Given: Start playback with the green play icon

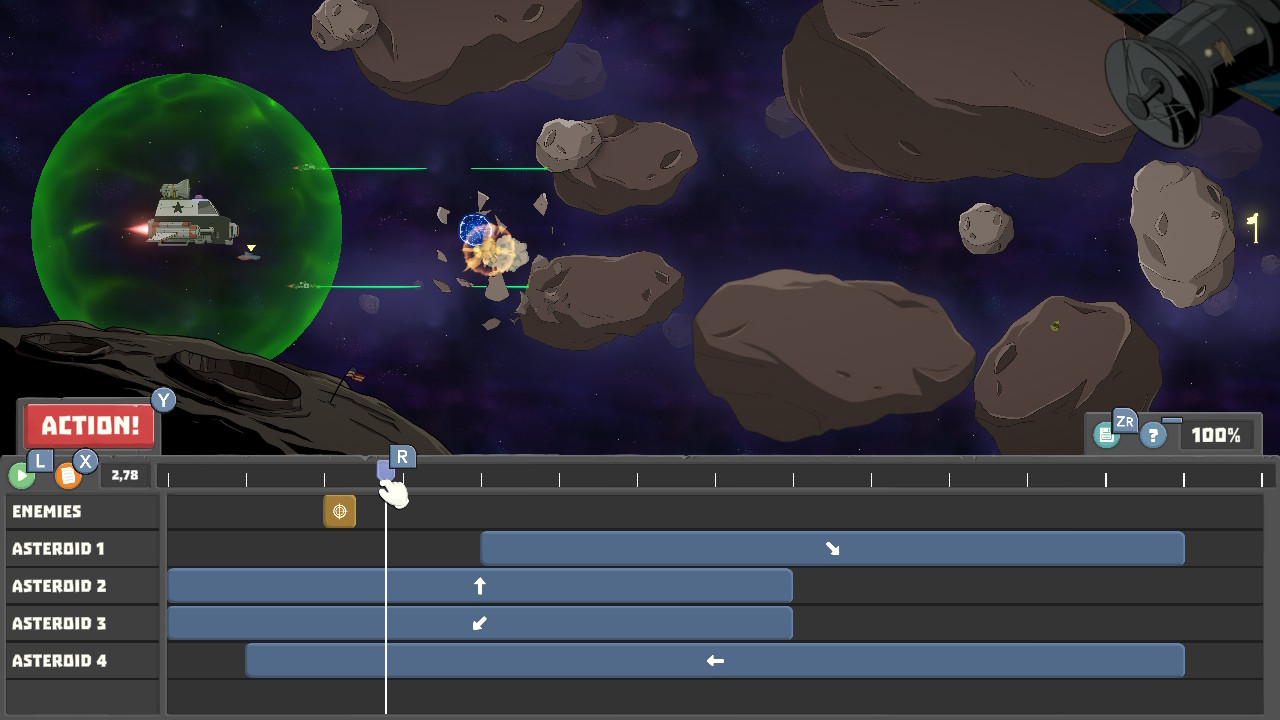Looking at the screenshot, I should coord(20,475).
